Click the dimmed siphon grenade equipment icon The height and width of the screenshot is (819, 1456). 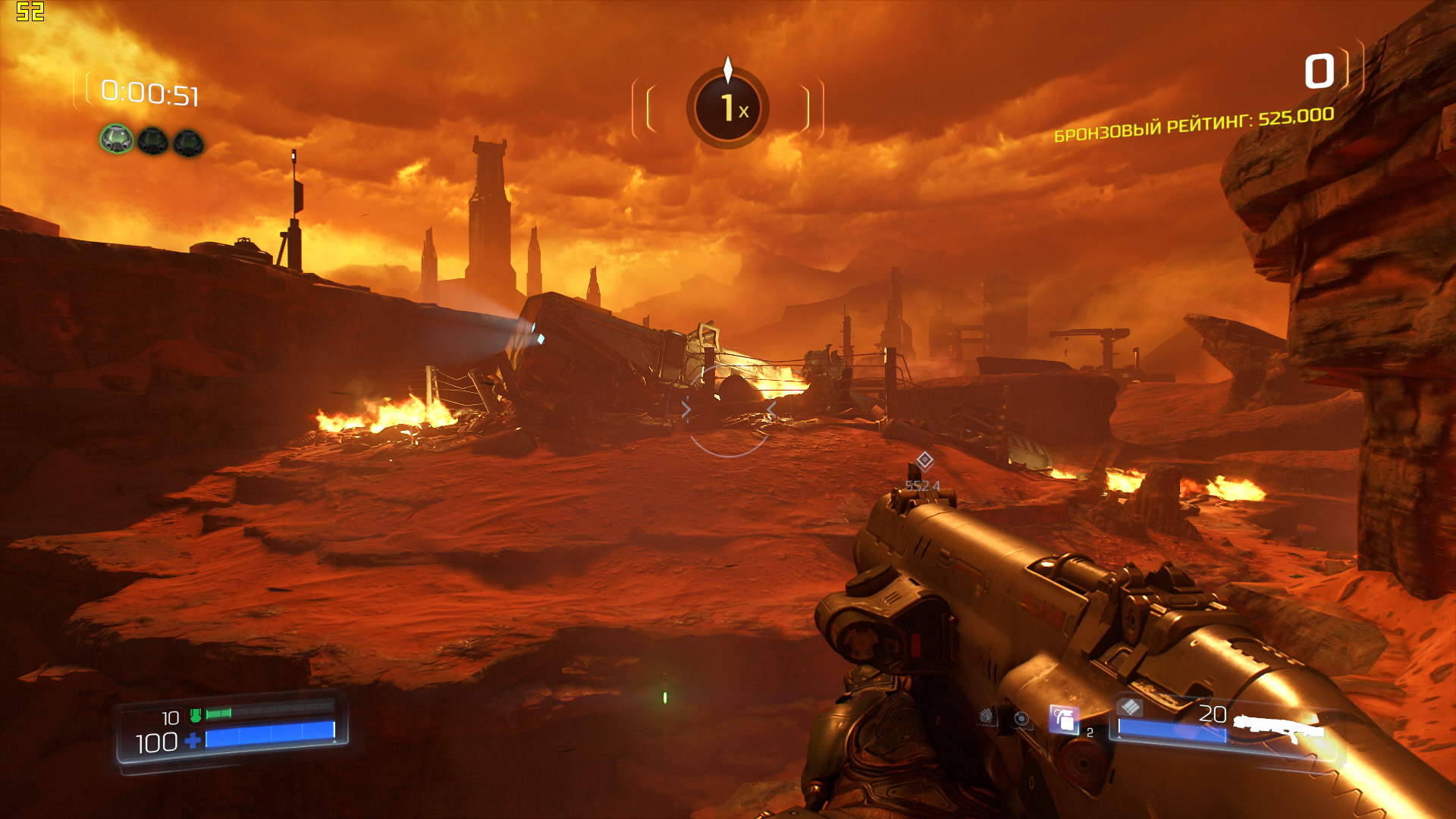987,715
